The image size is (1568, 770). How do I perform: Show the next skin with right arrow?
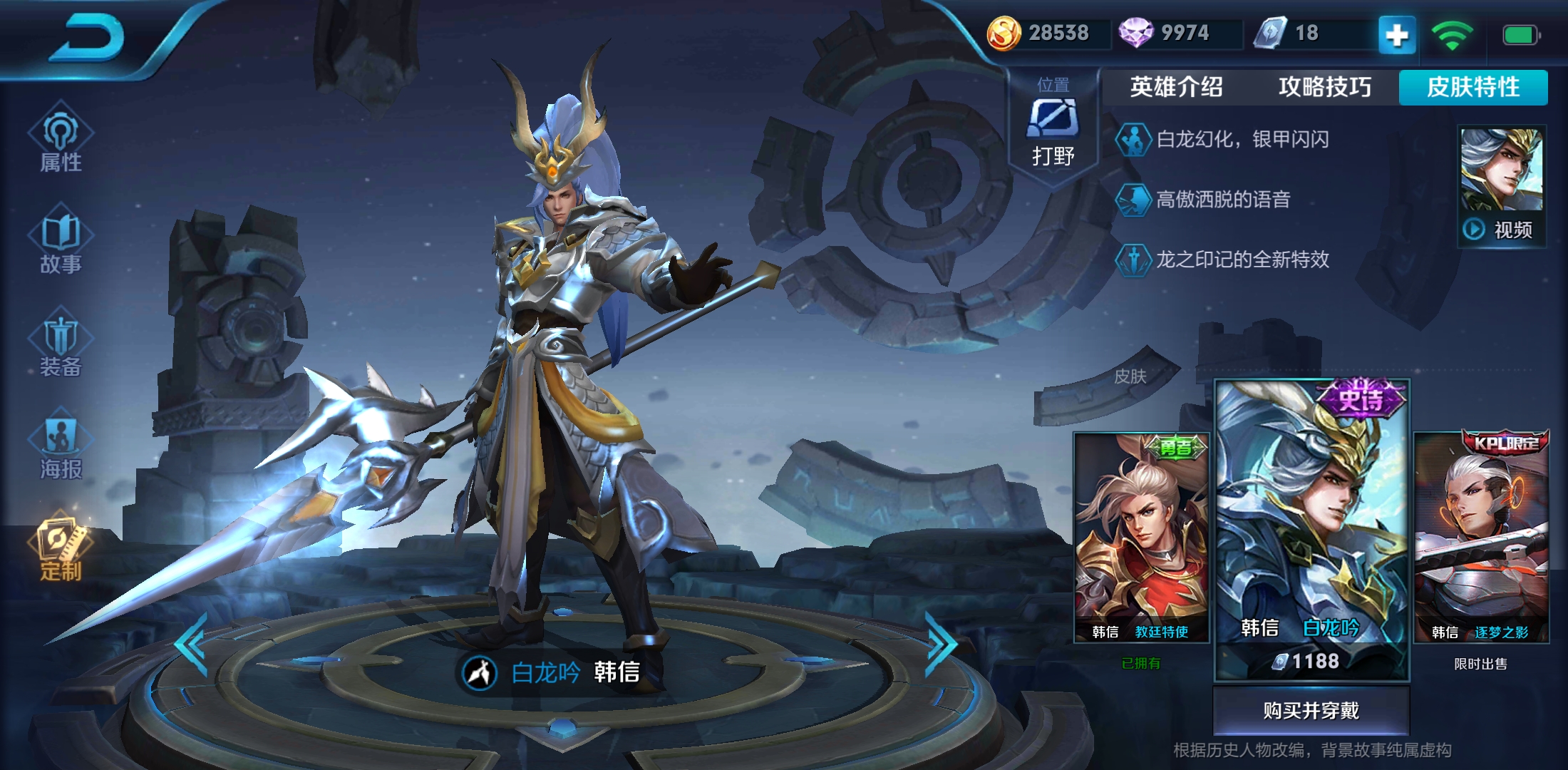coord(941,644)
